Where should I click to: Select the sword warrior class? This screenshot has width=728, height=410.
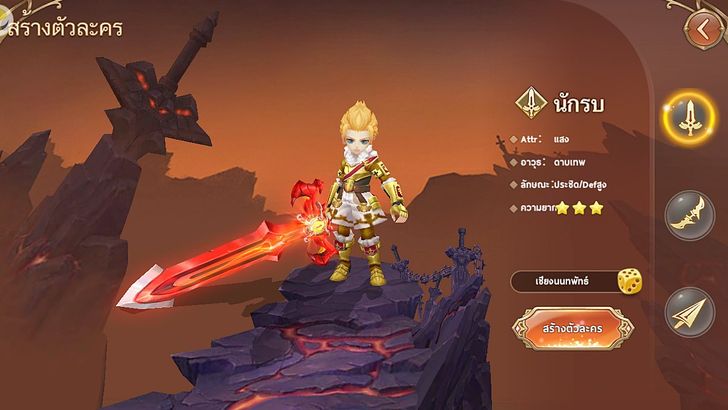pos(688,118)
